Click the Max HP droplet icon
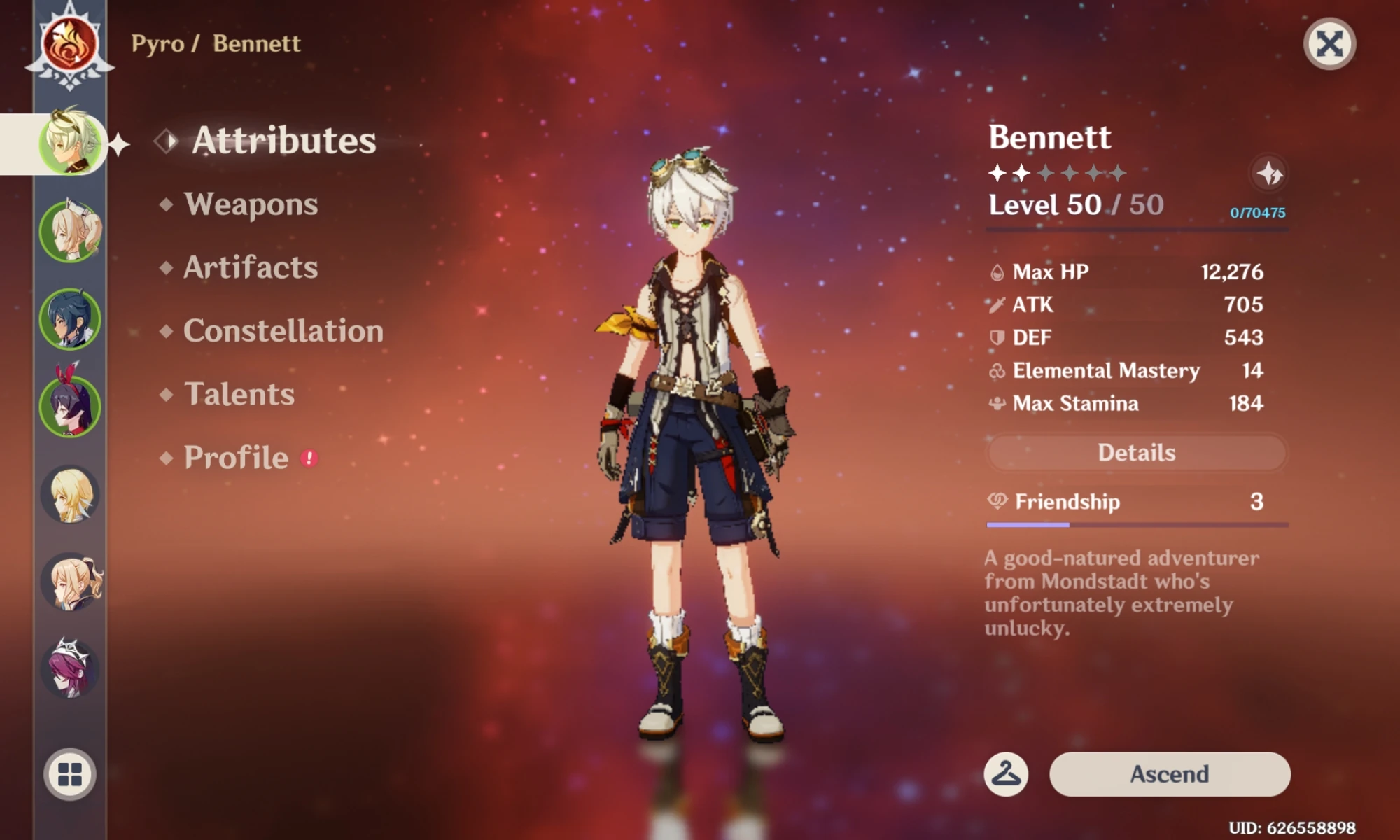Viewport: 1400px width, 840px height. (x=997, y=272)
